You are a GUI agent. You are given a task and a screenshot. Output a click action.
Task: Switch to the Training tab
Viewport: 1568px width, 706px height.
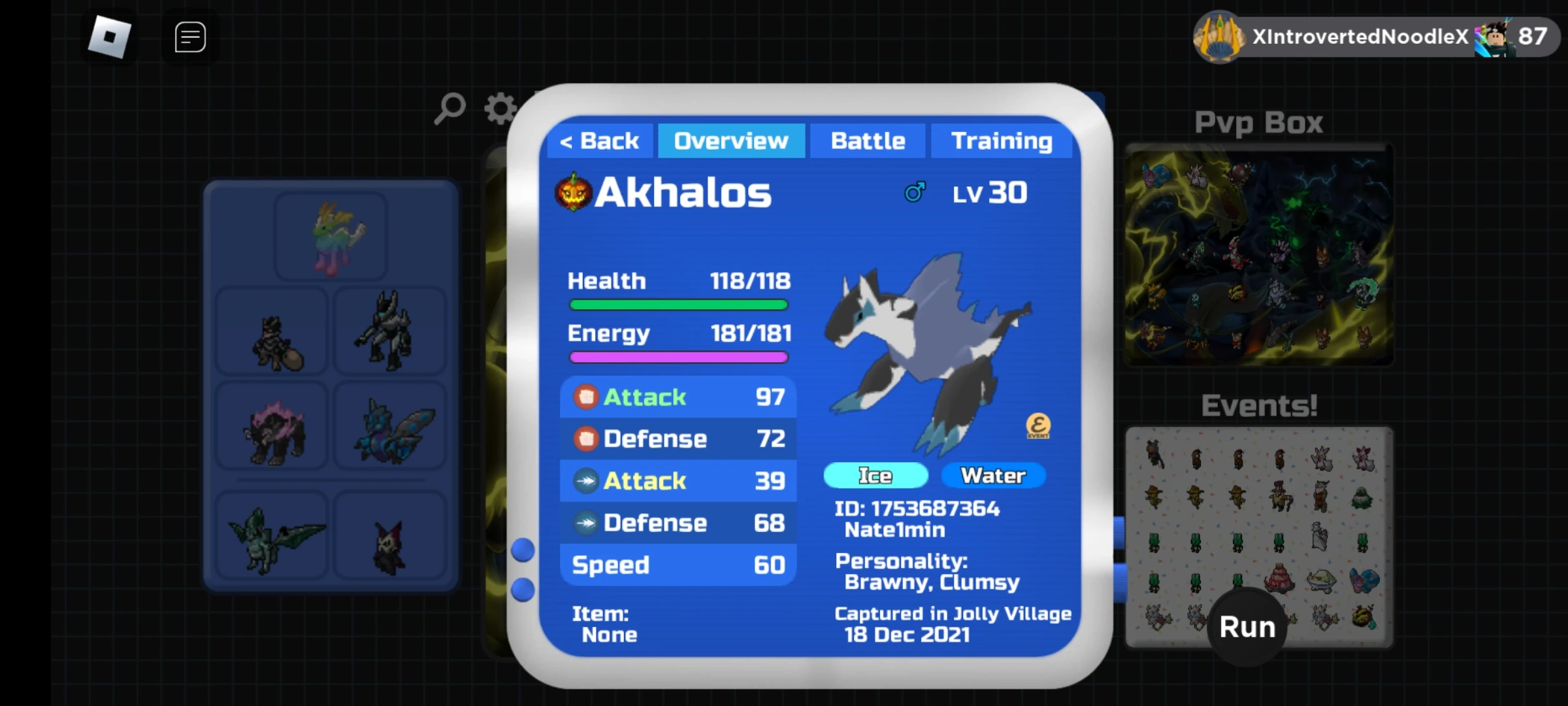(1002, 140)
